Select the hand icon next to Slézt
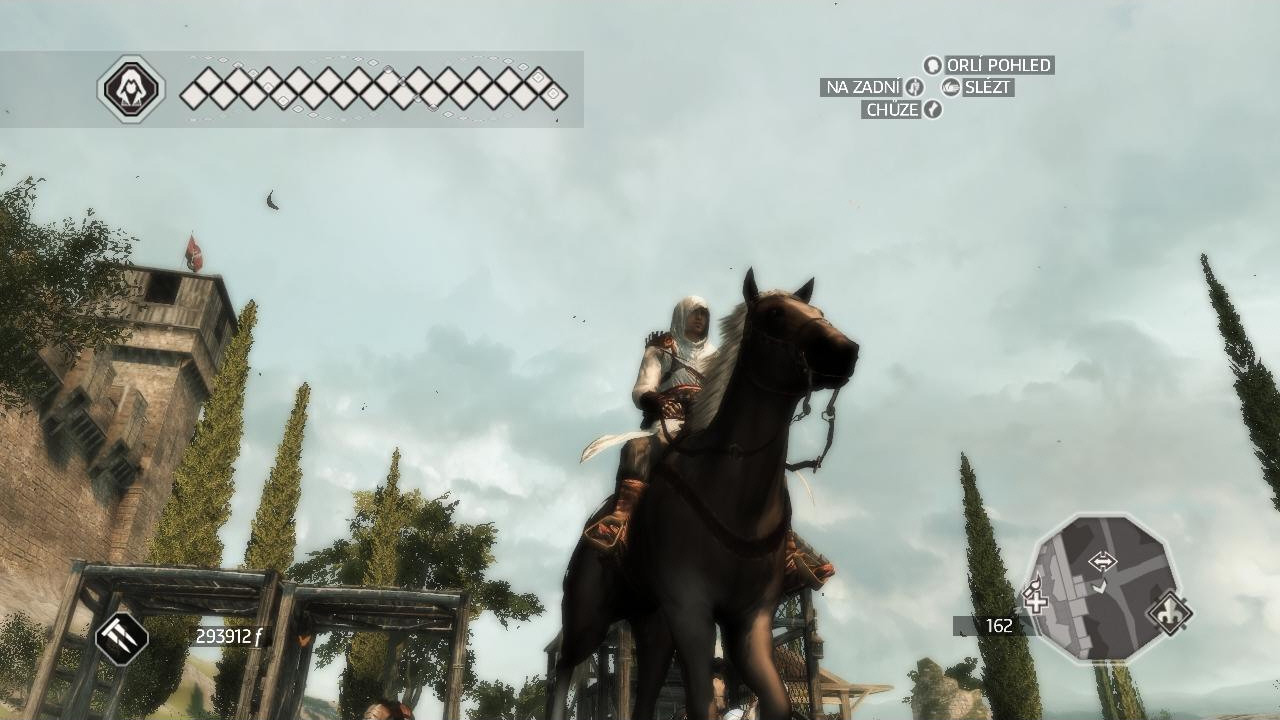The image size is (1280, 720). tap(951, 88)
